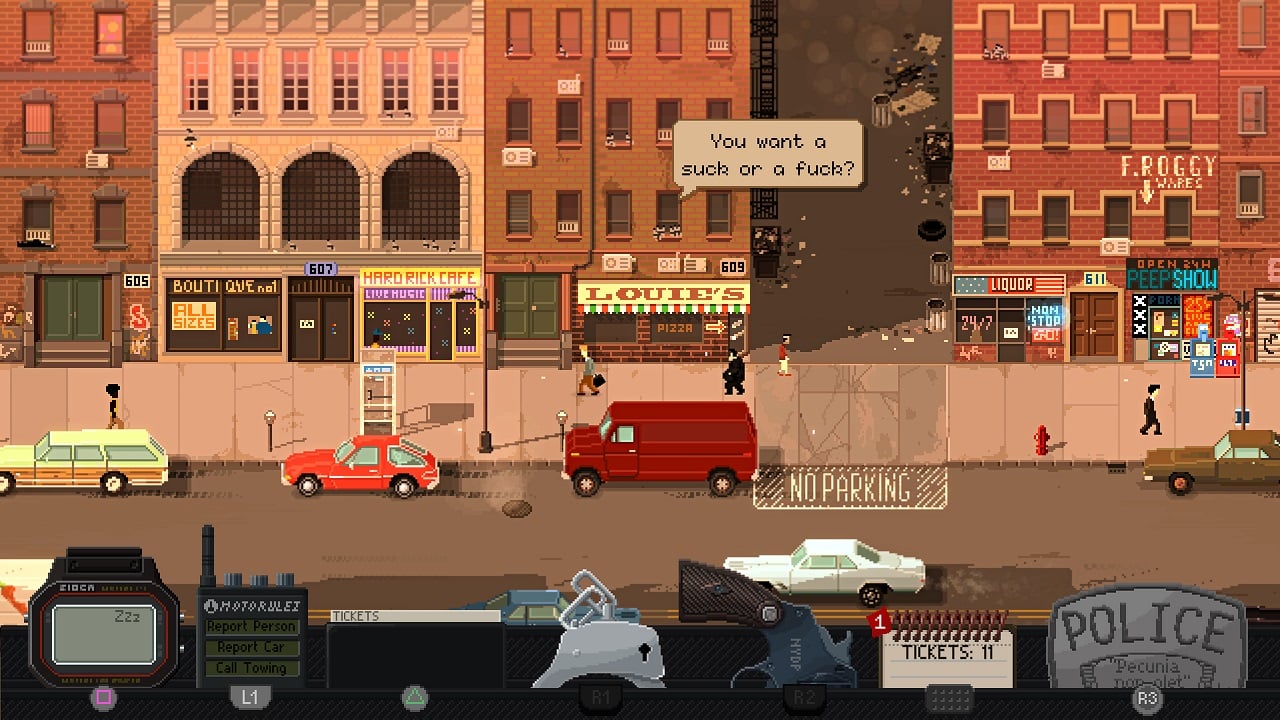This screenshot has height=720, width=1280.
Task: Choose Report Car on the radio
Action: click(x=251, y=647)
